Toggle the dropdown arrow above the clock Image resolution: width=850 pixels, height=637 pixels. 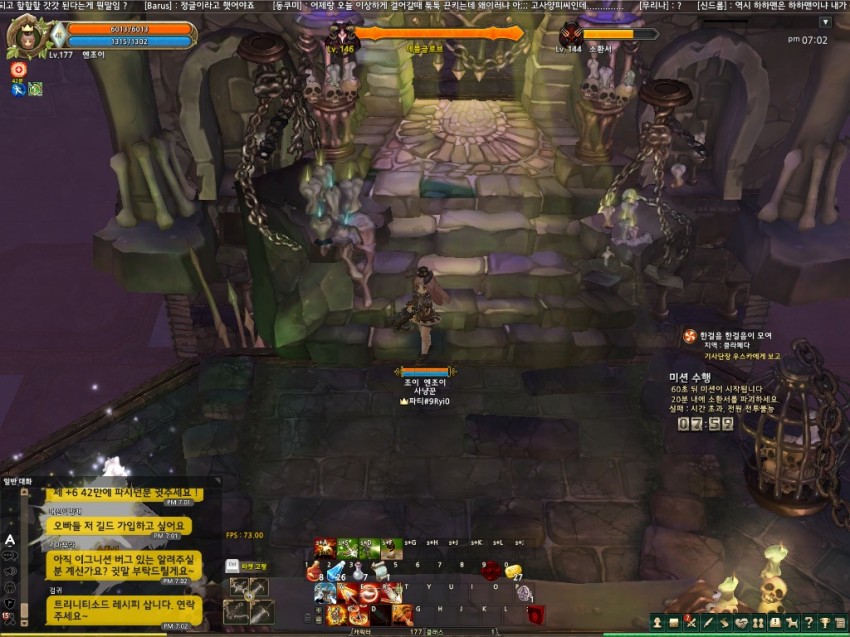(x=825, y=22)
